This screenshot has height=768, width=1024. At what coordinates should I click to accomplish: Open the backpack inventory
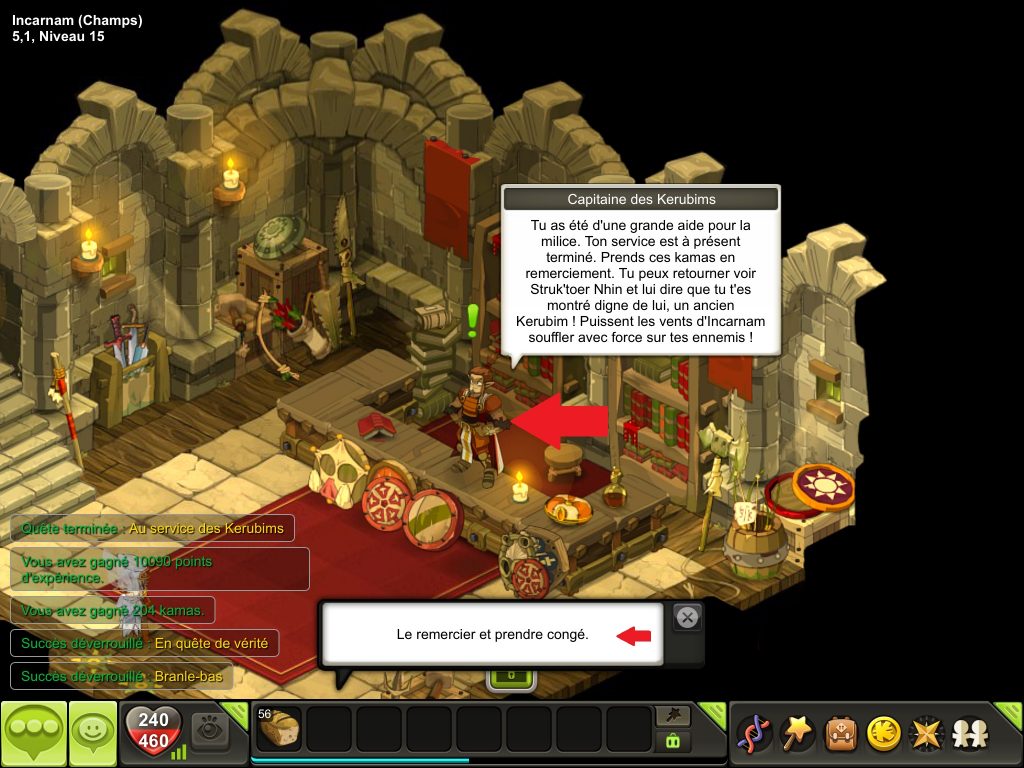point(840,735)
